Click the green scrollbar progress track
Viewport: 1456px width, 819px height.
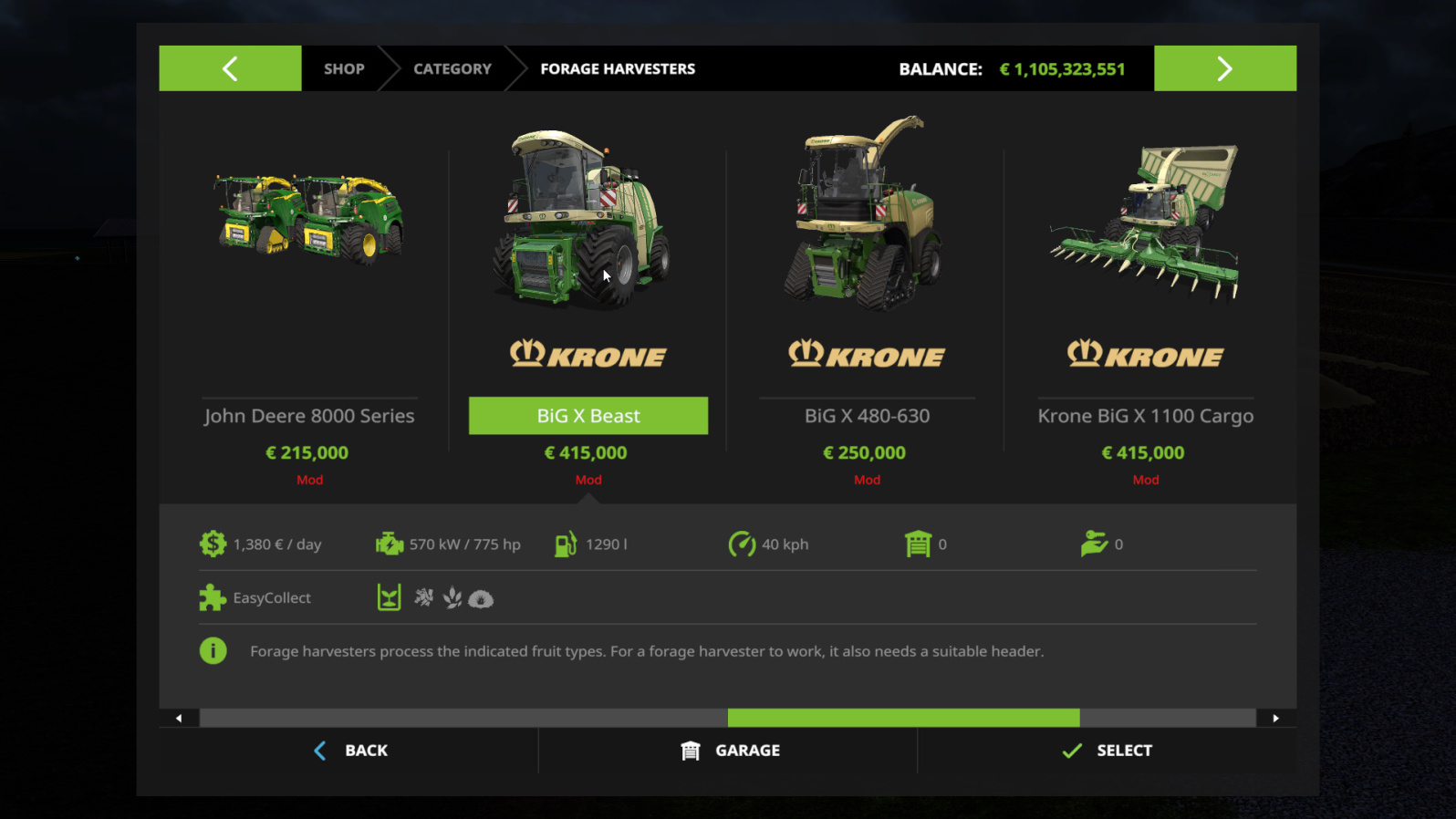coord(903,718)
